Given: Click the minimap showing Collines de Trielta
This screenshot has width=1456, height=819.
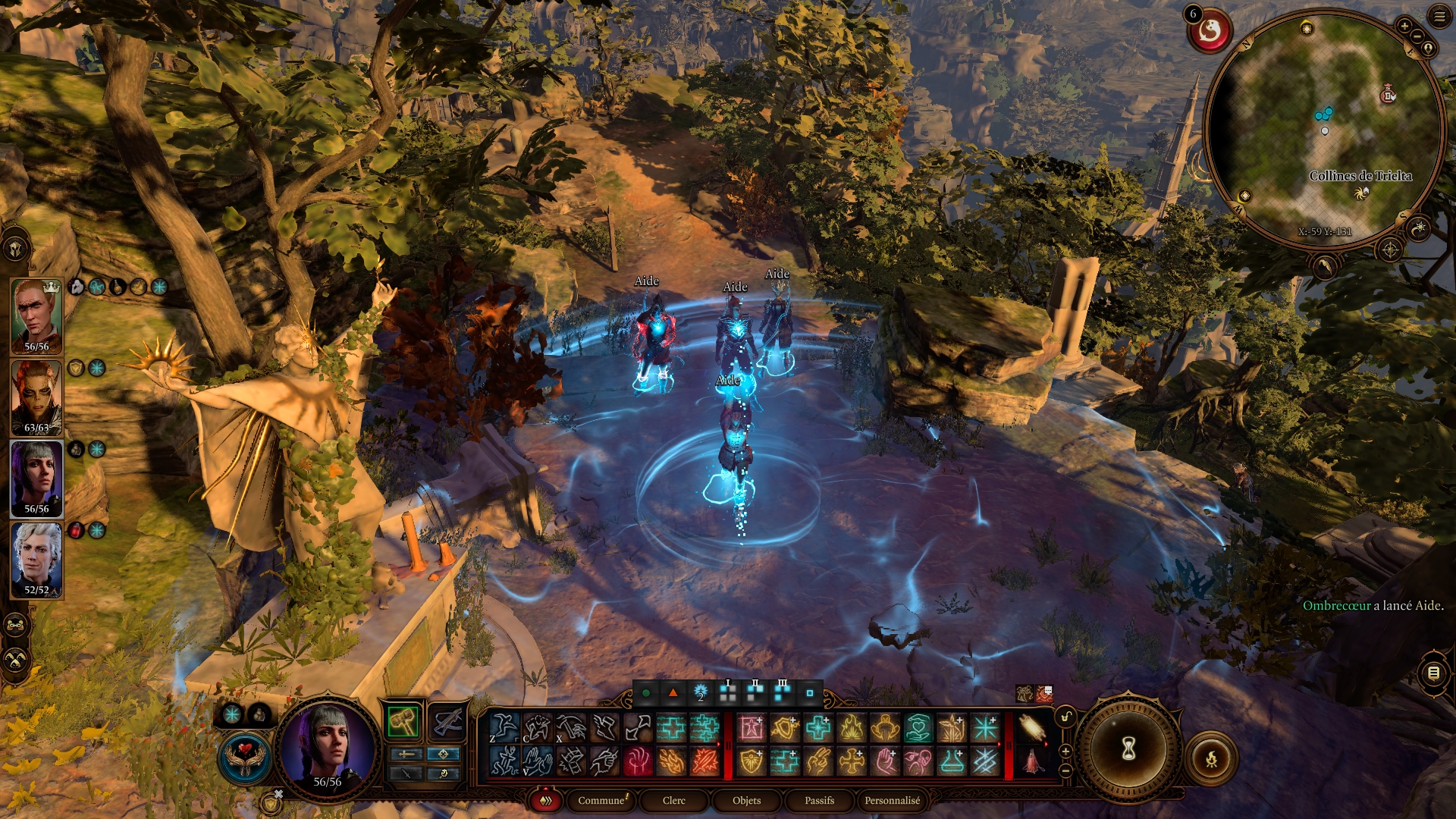Looking at the screenshot, I should pyautogui.click(x=1323, y=129).
